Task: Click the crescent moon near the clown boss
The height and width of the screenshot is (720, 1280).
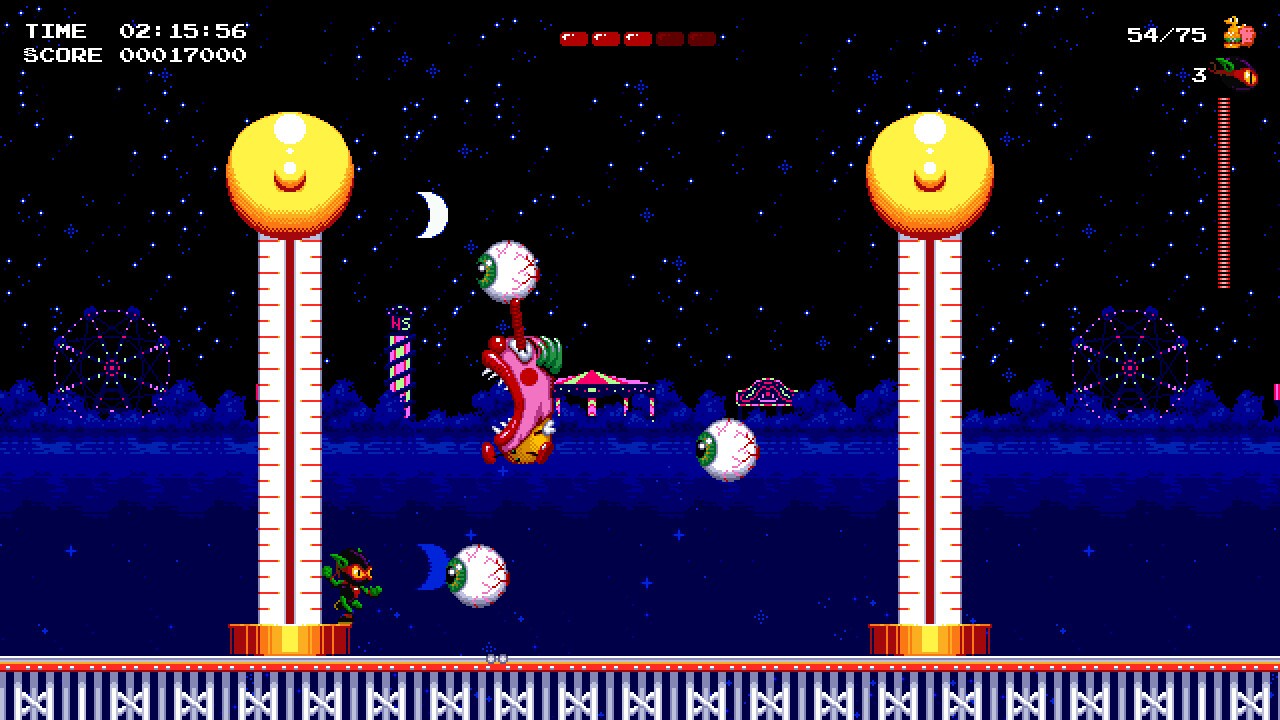Action: pyautogui.click(x=432, y=212)
